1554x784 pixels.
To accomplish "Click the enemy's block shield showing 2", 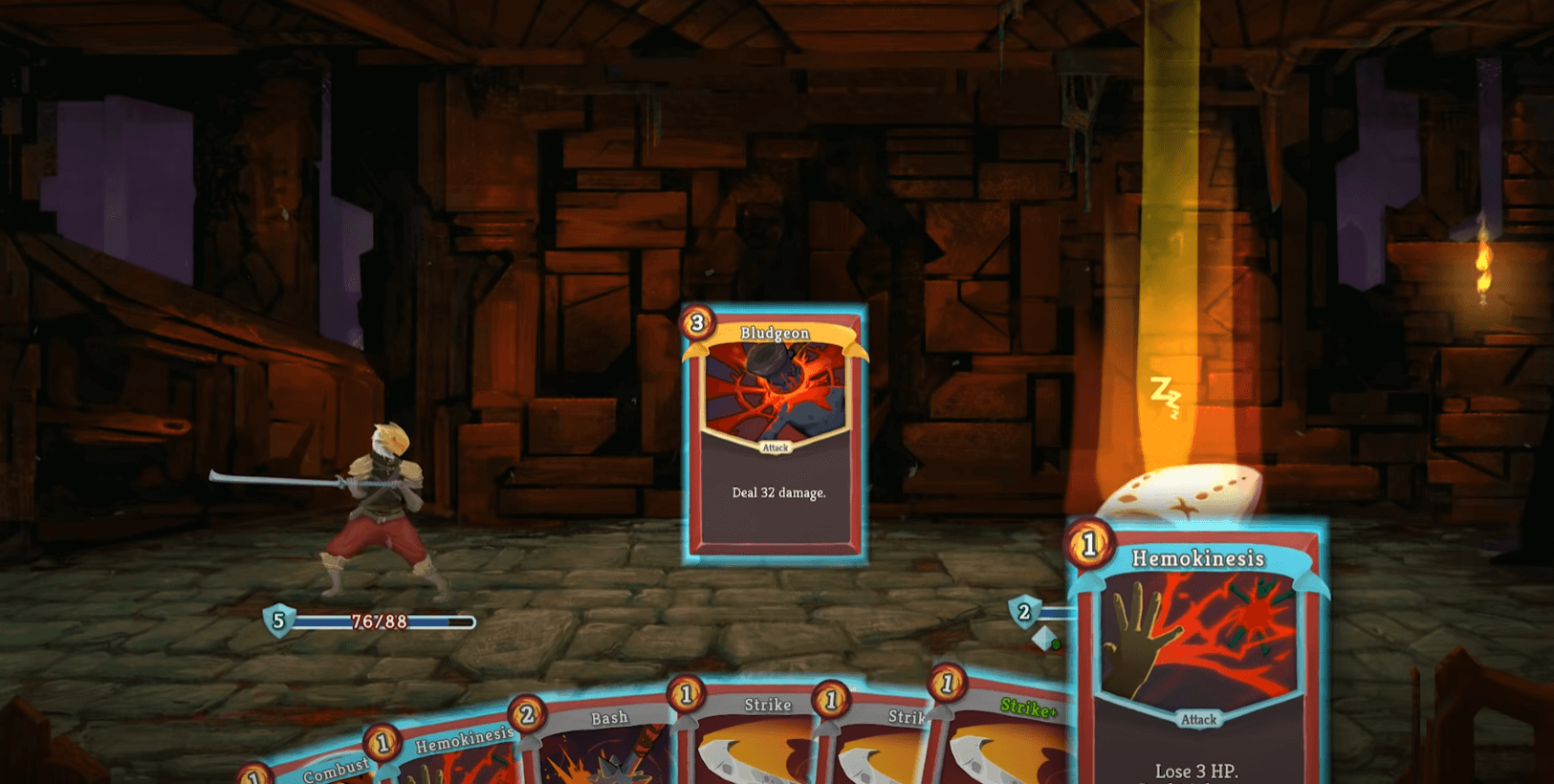I will click(1025, 613).
